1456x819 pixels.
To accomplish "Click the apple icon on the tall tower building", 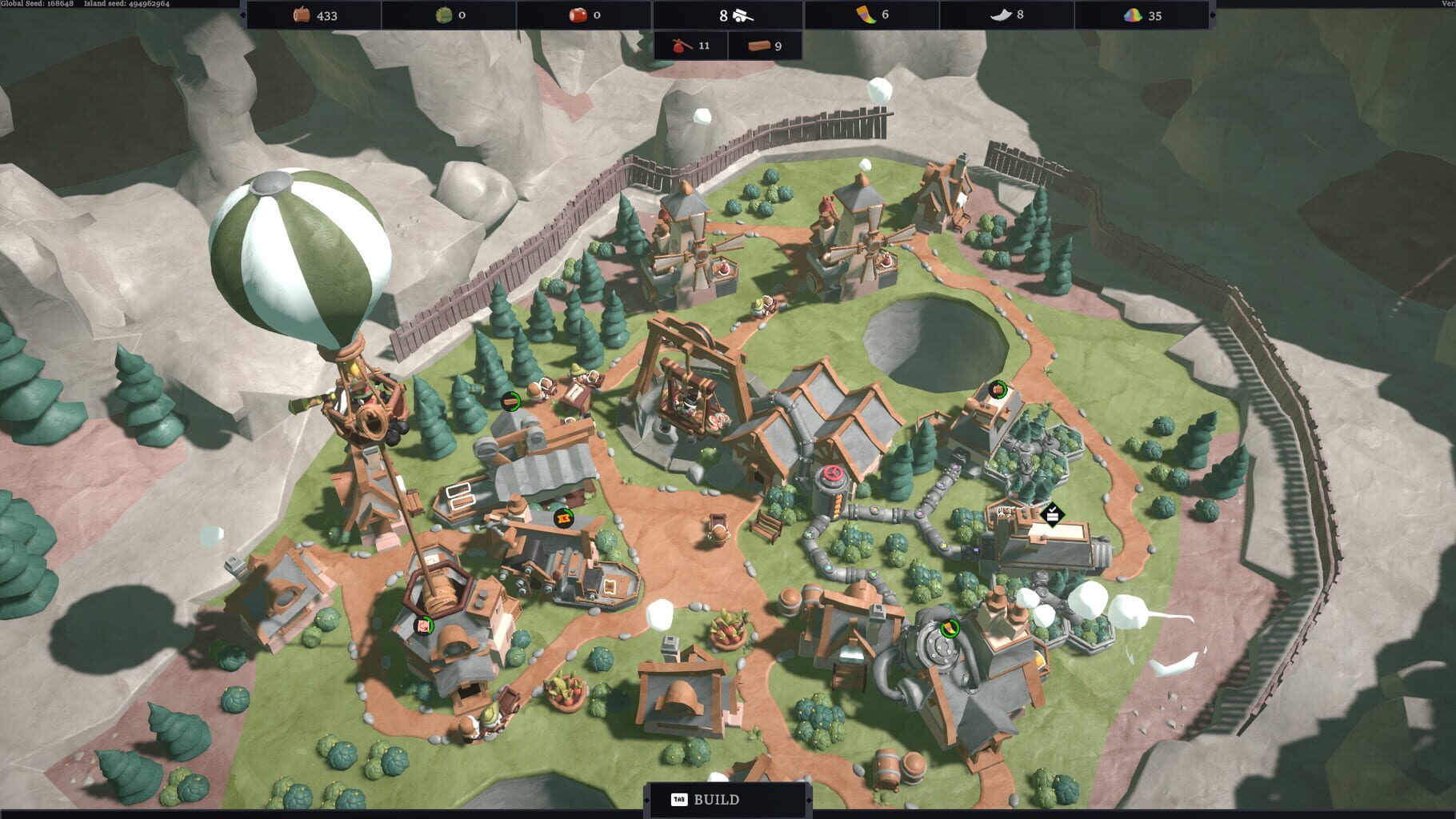I will 997,390.
